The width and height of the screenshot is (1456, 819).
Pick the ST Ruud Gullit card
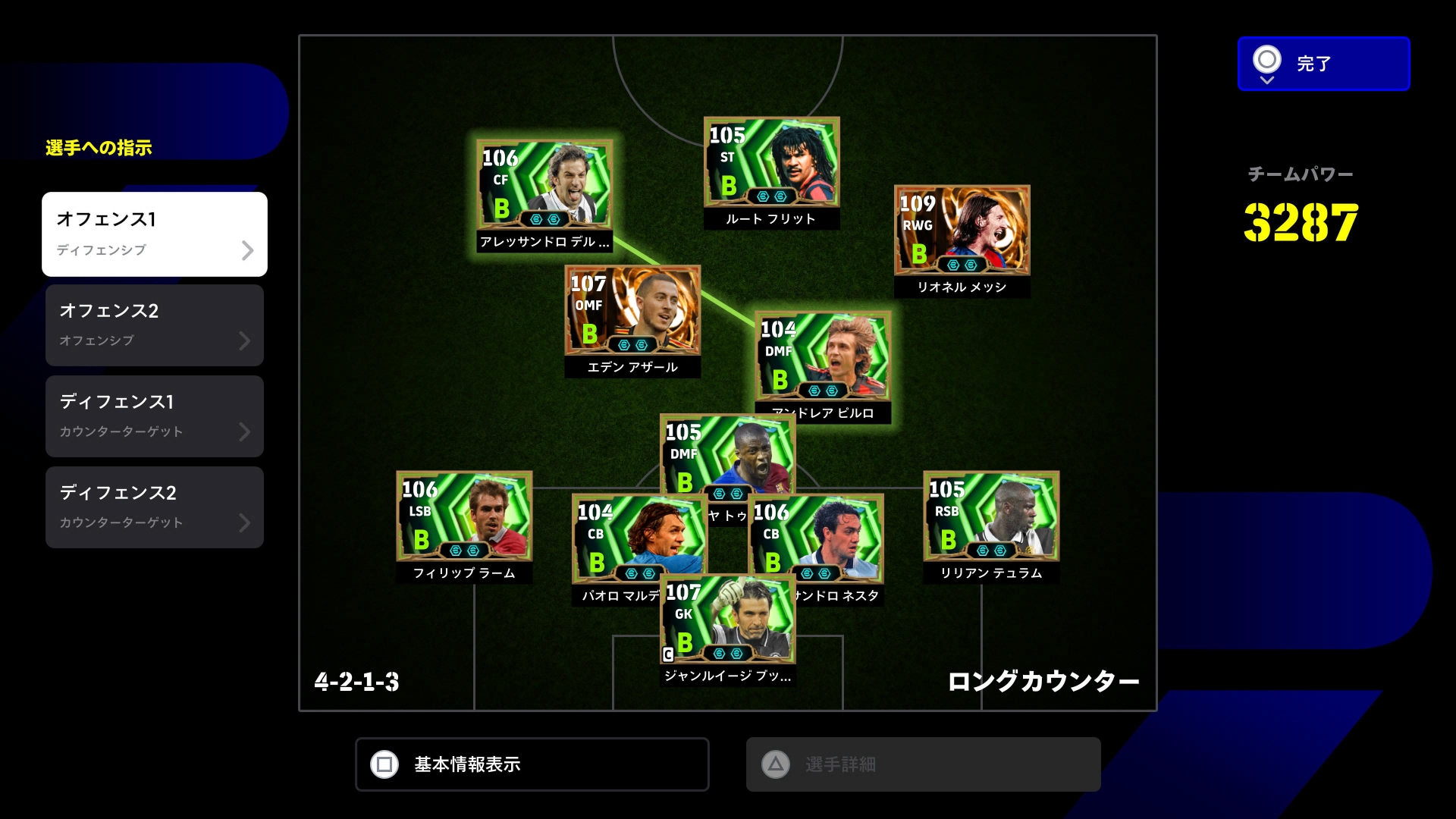click(x=771, y=163)
